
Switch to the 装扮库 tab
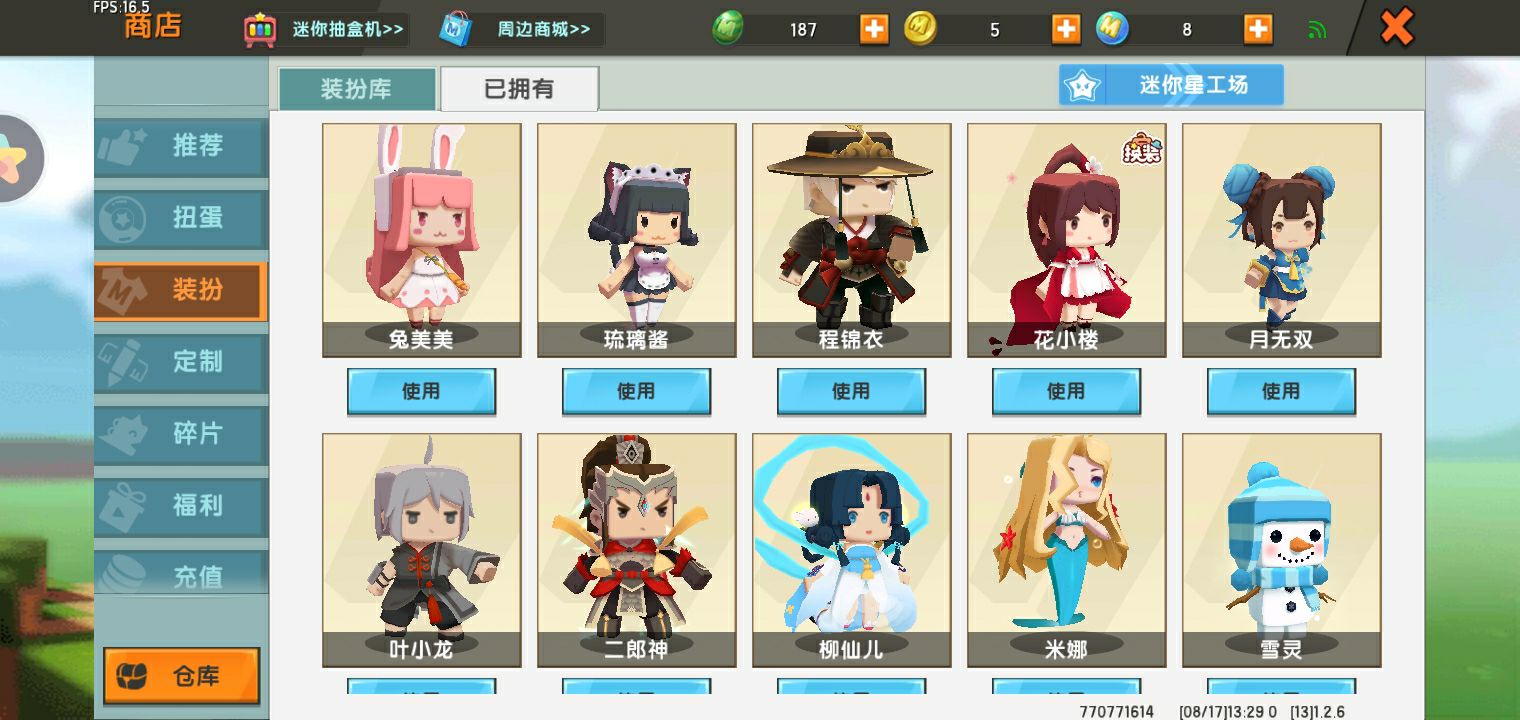[x=356, y=88]
